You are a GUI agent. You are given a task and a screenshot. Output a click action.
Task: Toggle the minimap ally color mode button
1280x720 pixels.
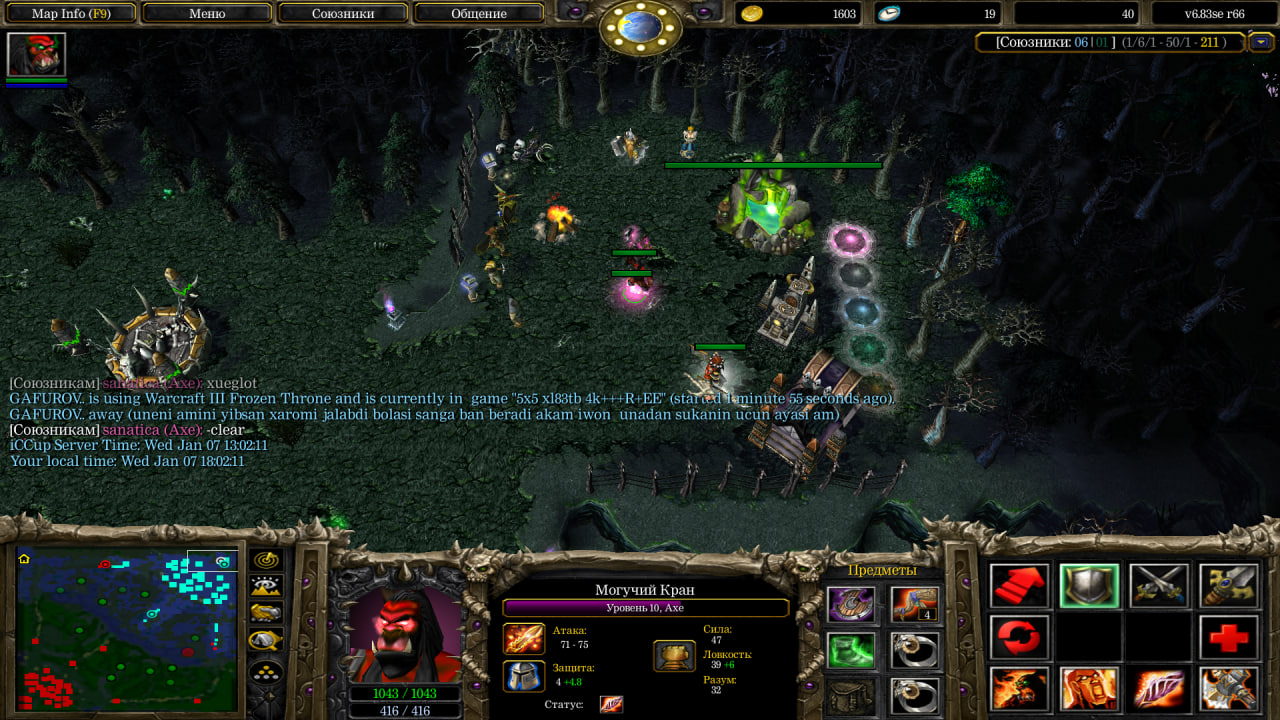(x=266, y=613)
